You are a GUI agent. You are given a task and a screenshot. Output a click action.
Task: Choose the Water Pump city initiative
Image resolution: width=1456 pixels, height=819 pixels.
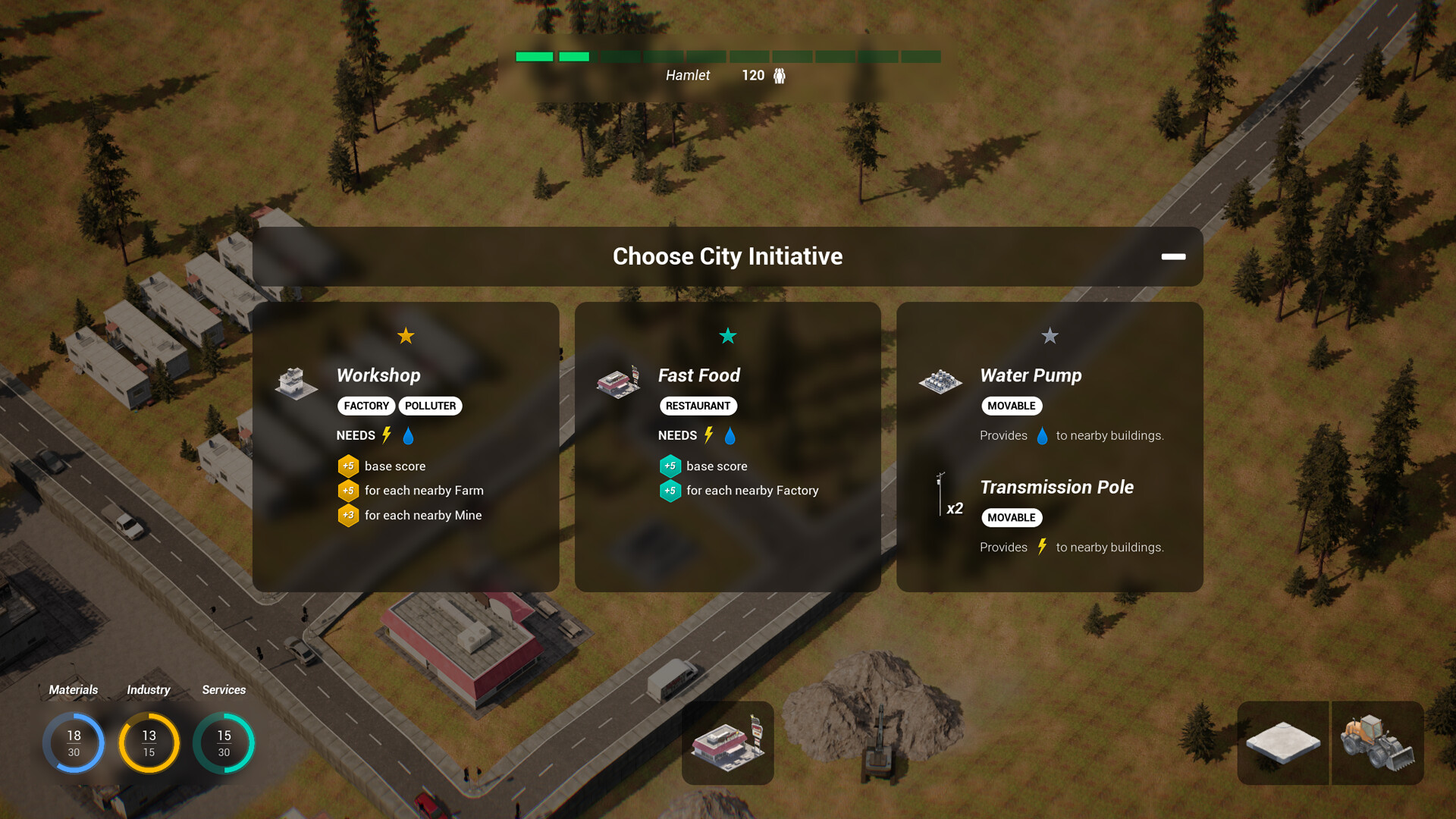(x=1050, y=447)
